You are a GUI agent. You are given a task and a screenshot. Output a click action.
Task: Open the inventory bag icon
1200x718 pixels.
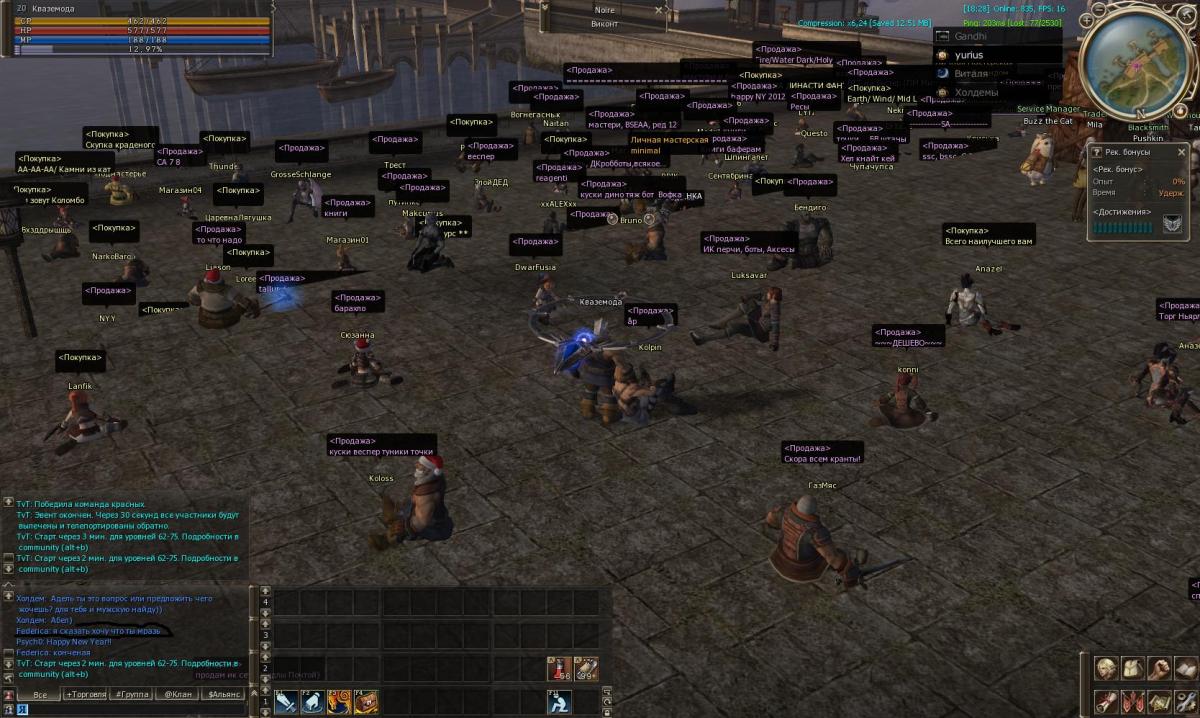click(1132, 668)
